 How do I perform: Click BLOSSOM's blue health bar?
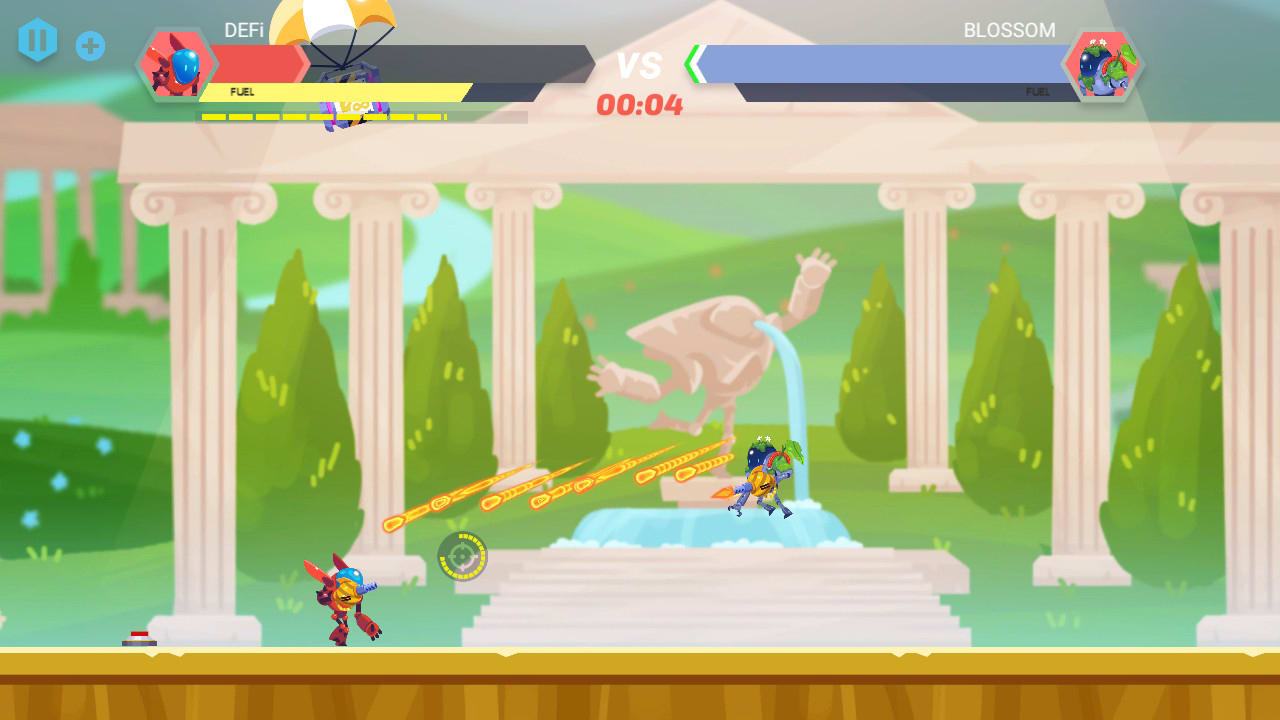[x=880, y=63]
